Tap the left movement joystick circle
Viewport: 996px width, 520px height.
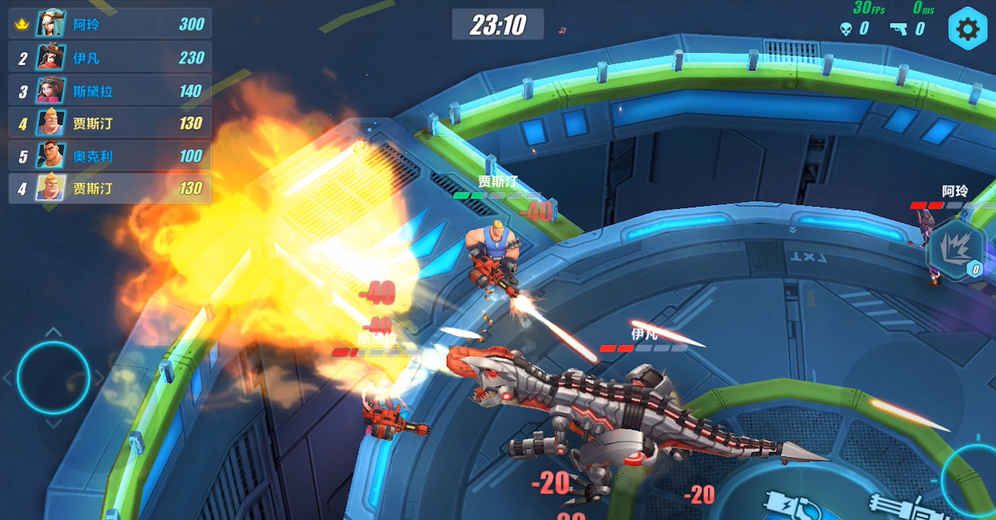(x=53, y=377)
